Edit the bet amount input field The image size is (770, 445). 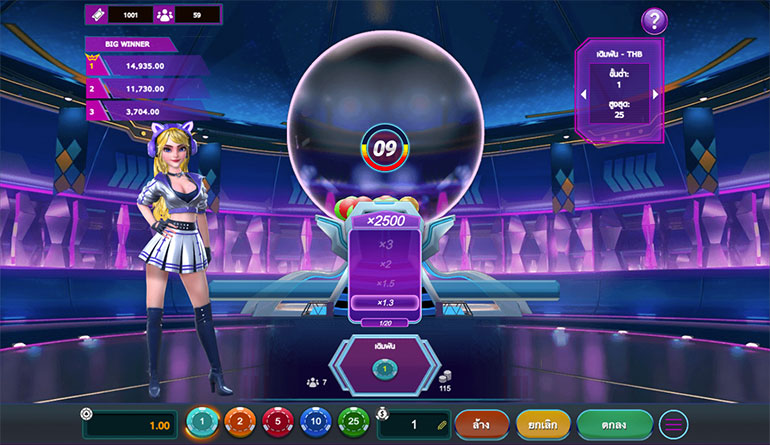pos(414,424)
